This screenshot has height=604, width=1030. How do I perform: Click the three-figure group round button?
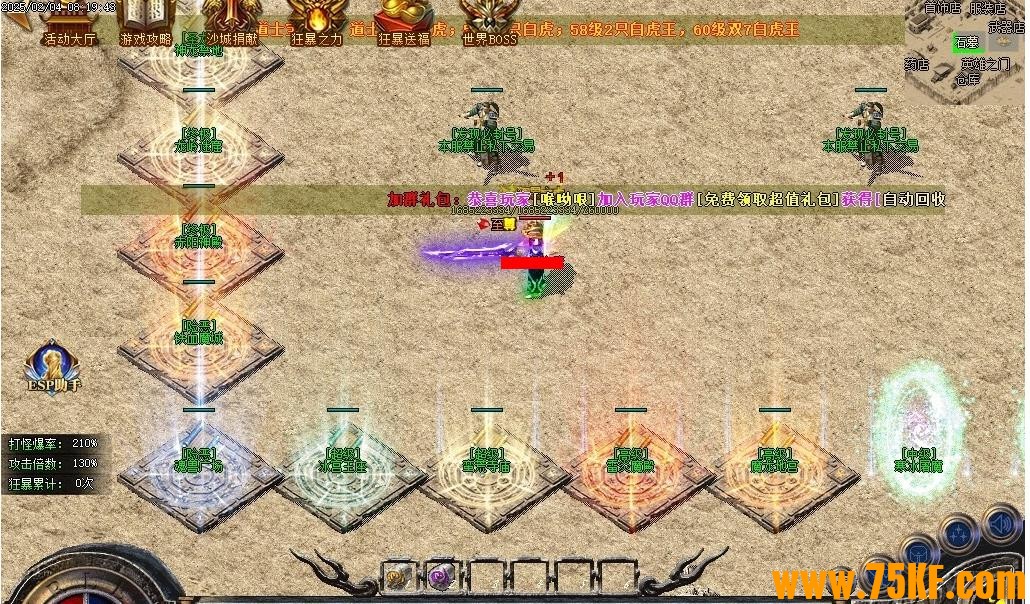[959, 532]
